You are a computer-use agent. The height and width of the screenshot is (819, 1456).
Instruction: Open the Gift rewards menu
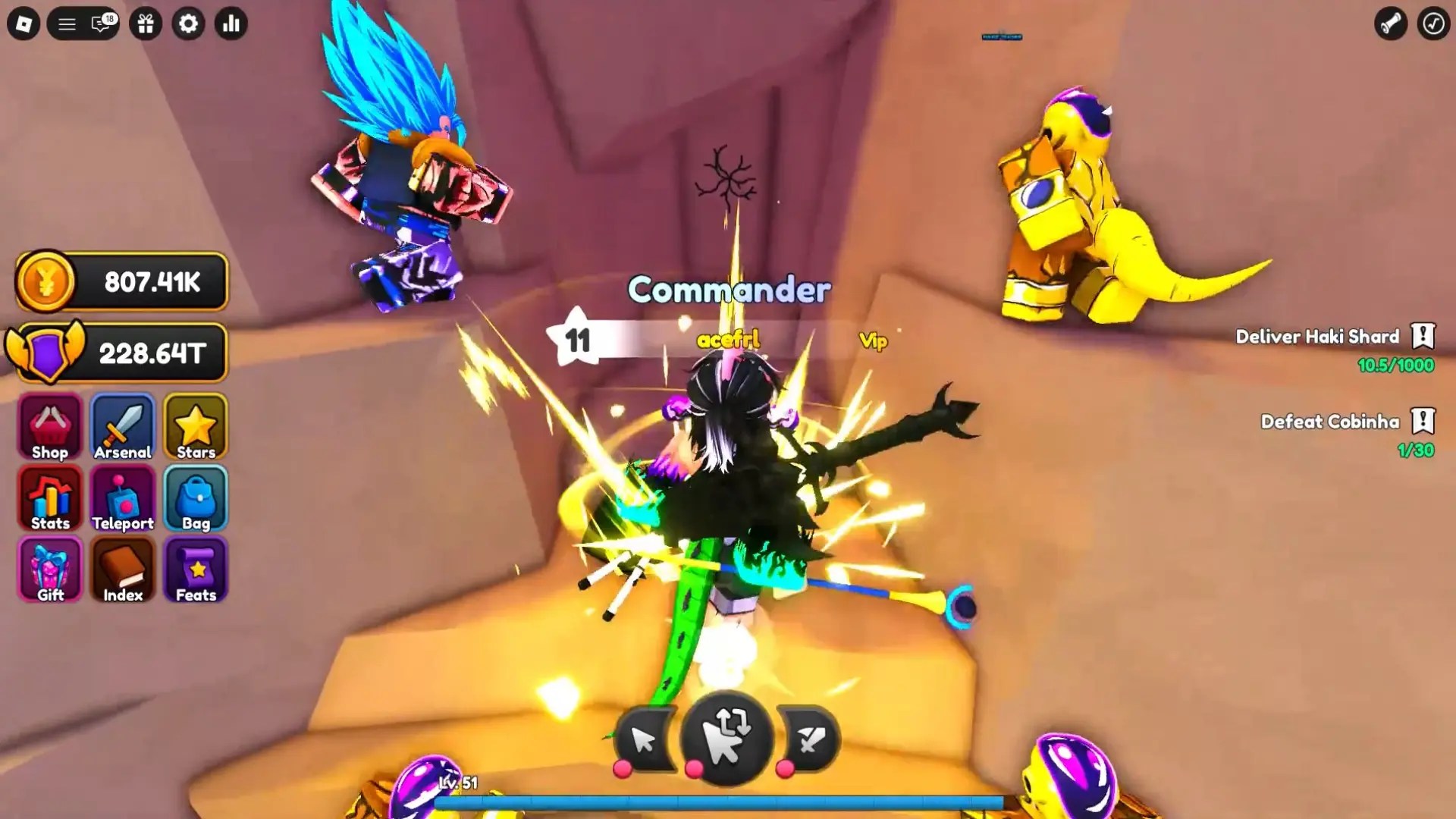49,570
